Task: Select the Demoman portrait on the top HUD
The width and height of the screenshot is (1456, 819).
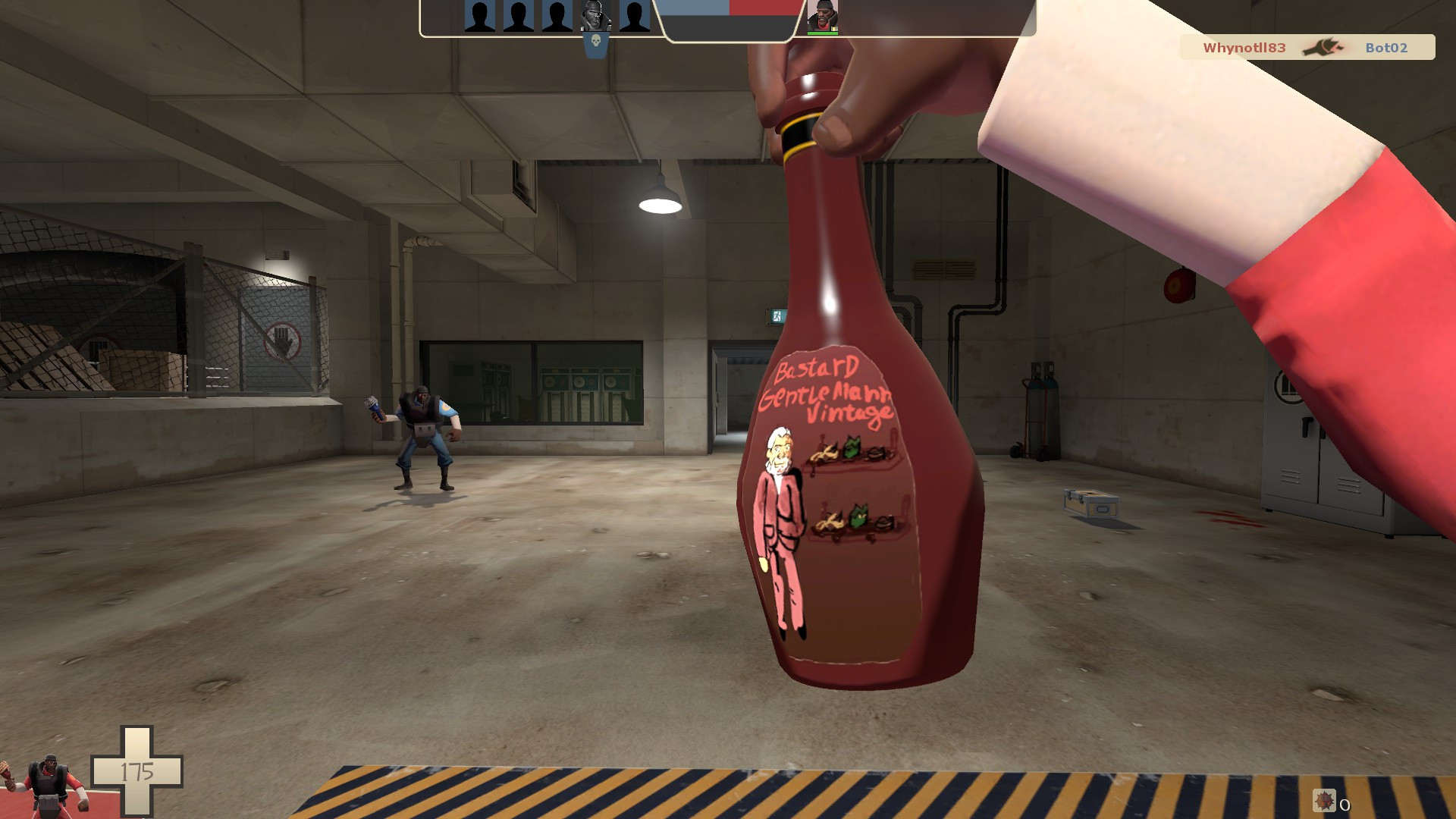Action: click(823, 17)
